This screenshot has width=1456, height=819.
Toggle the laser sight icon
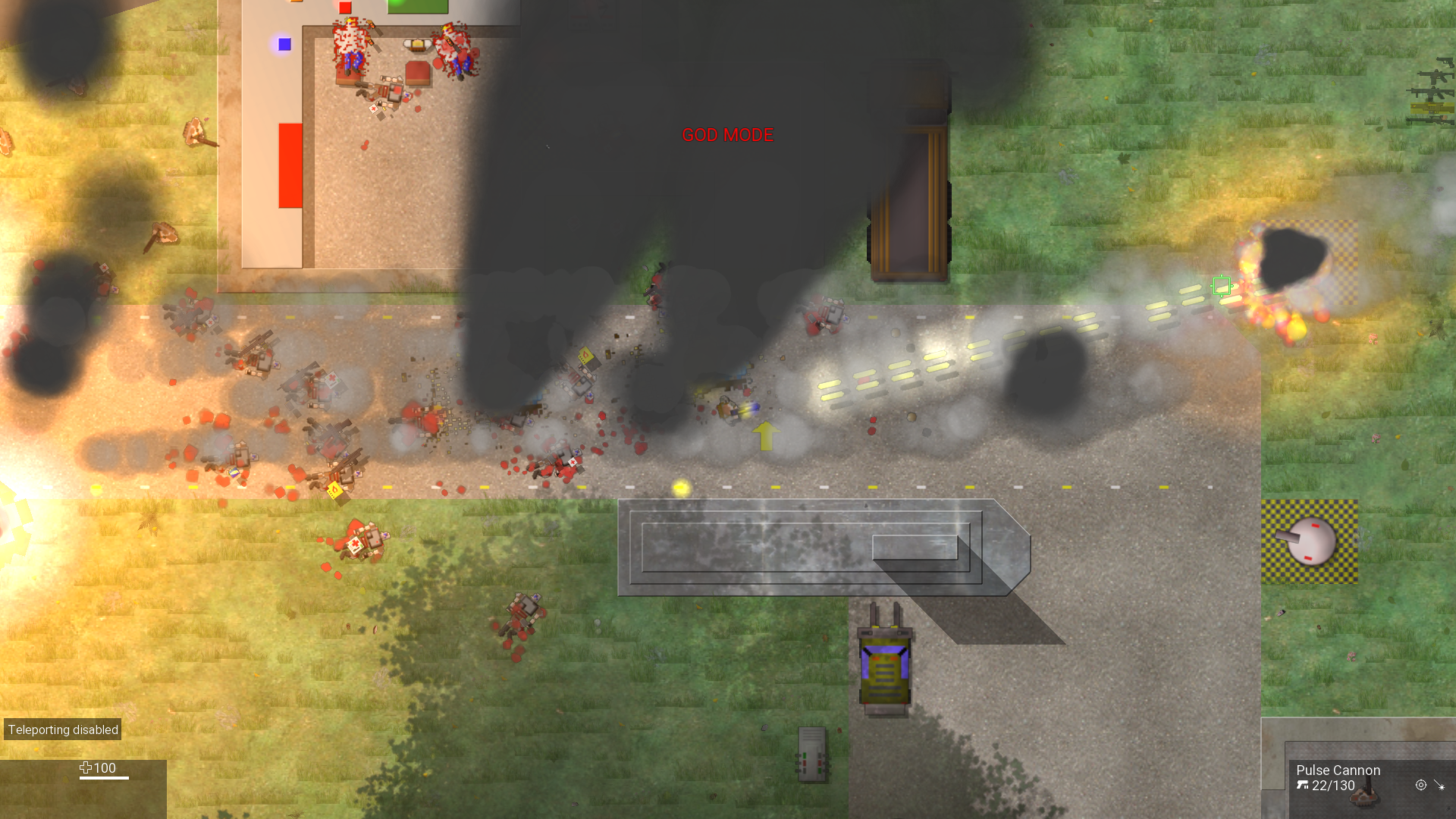pyautogui.click(x=1439, y=786)
